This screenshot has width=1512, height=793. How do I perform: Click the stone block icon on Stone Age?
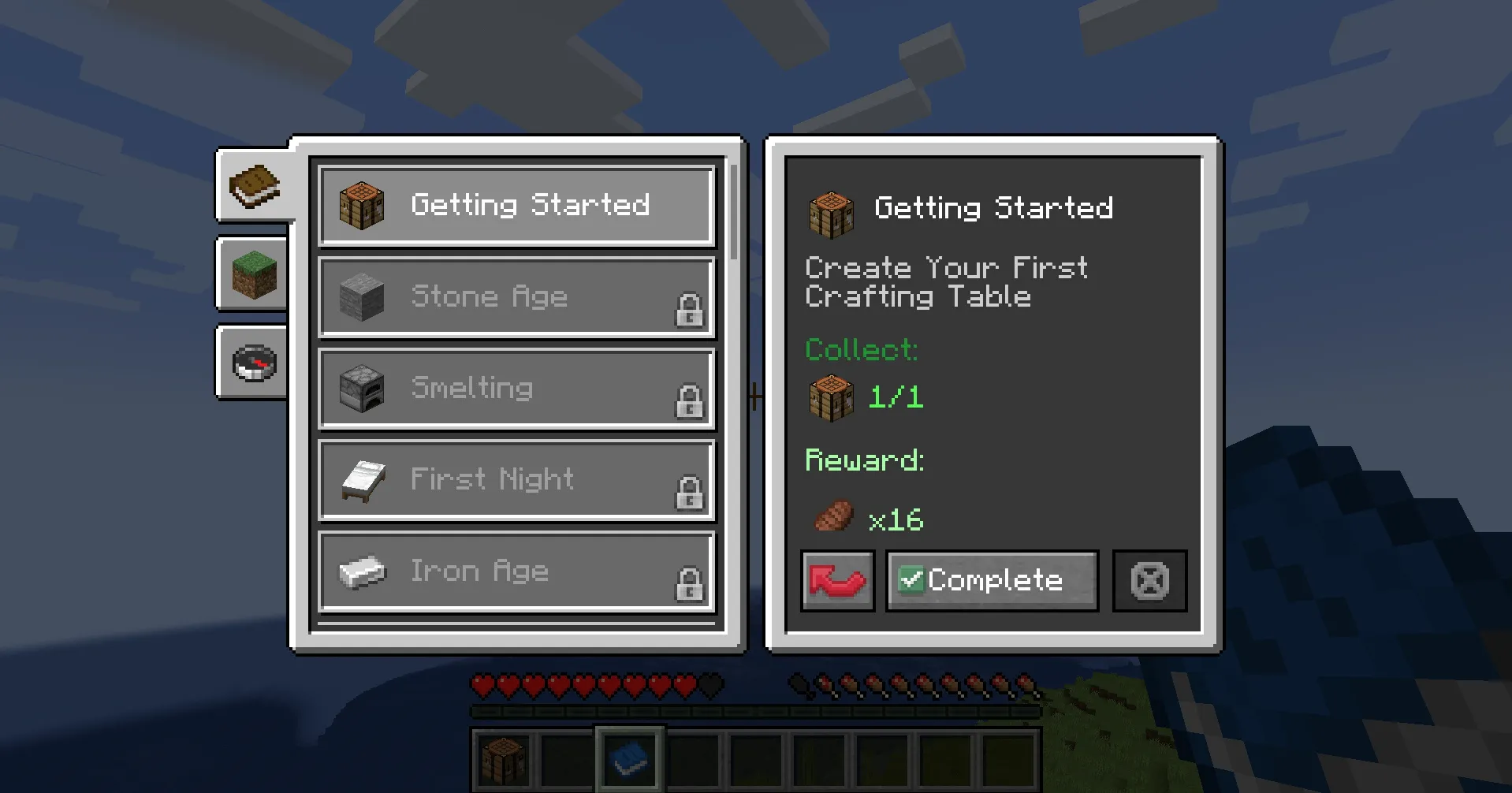[359, 296]
